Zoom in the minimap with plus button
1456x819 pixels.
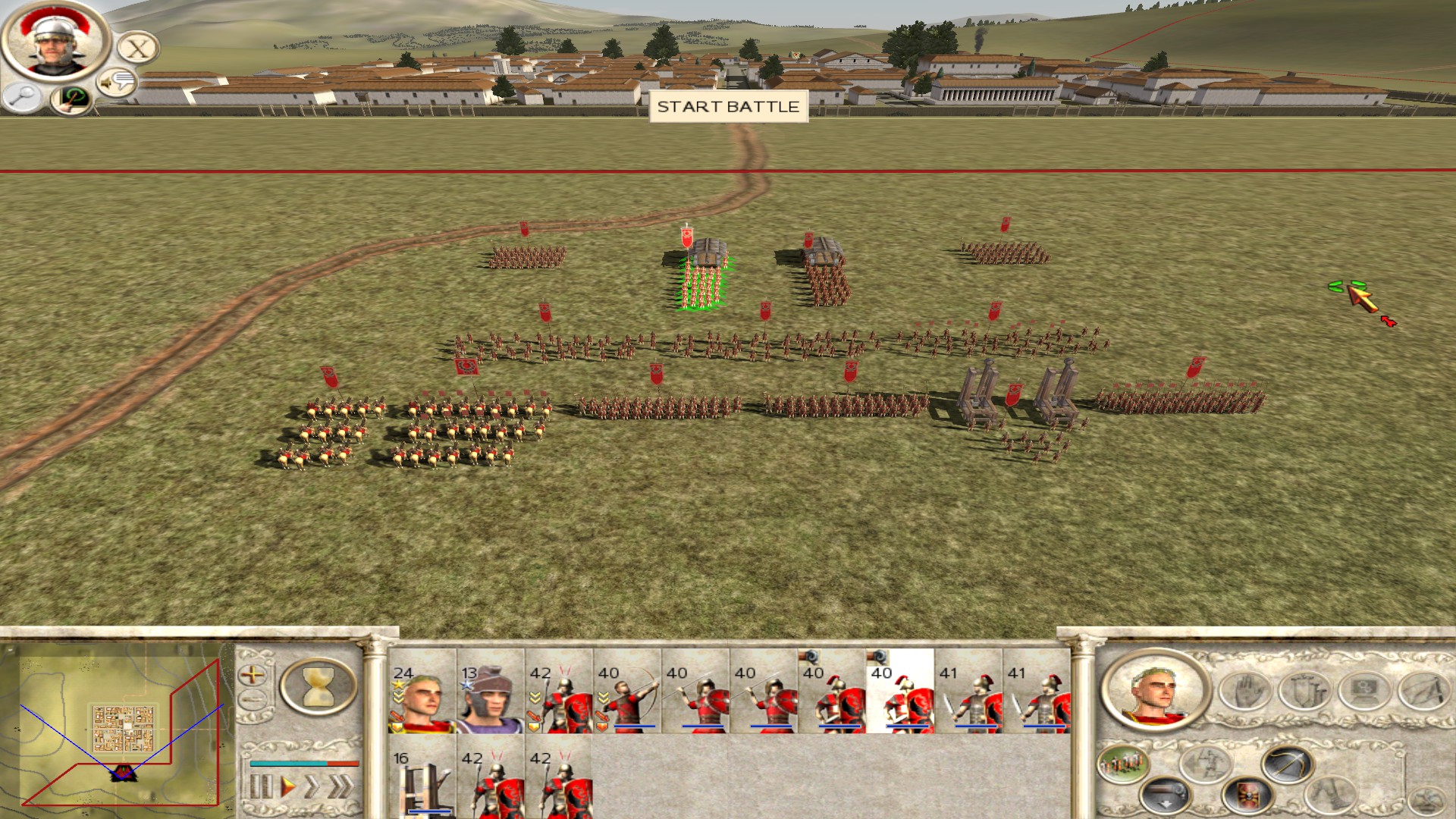253,674
